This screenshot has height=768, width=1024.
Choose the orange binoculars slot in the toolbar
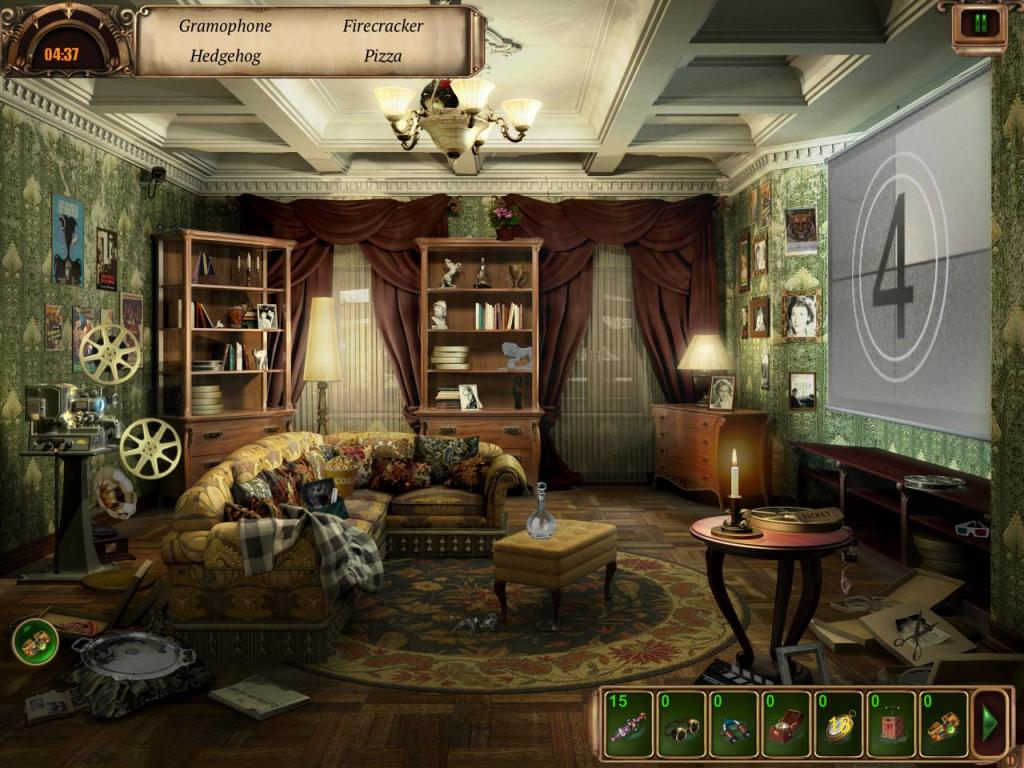point(943,724)
